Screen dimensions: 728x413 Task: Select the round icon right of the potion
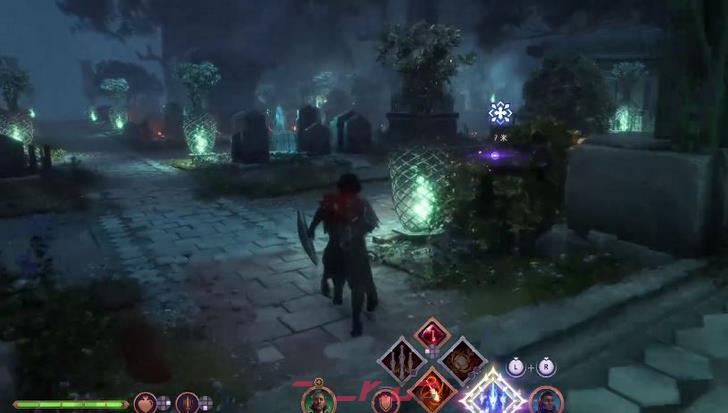point(186,403)
